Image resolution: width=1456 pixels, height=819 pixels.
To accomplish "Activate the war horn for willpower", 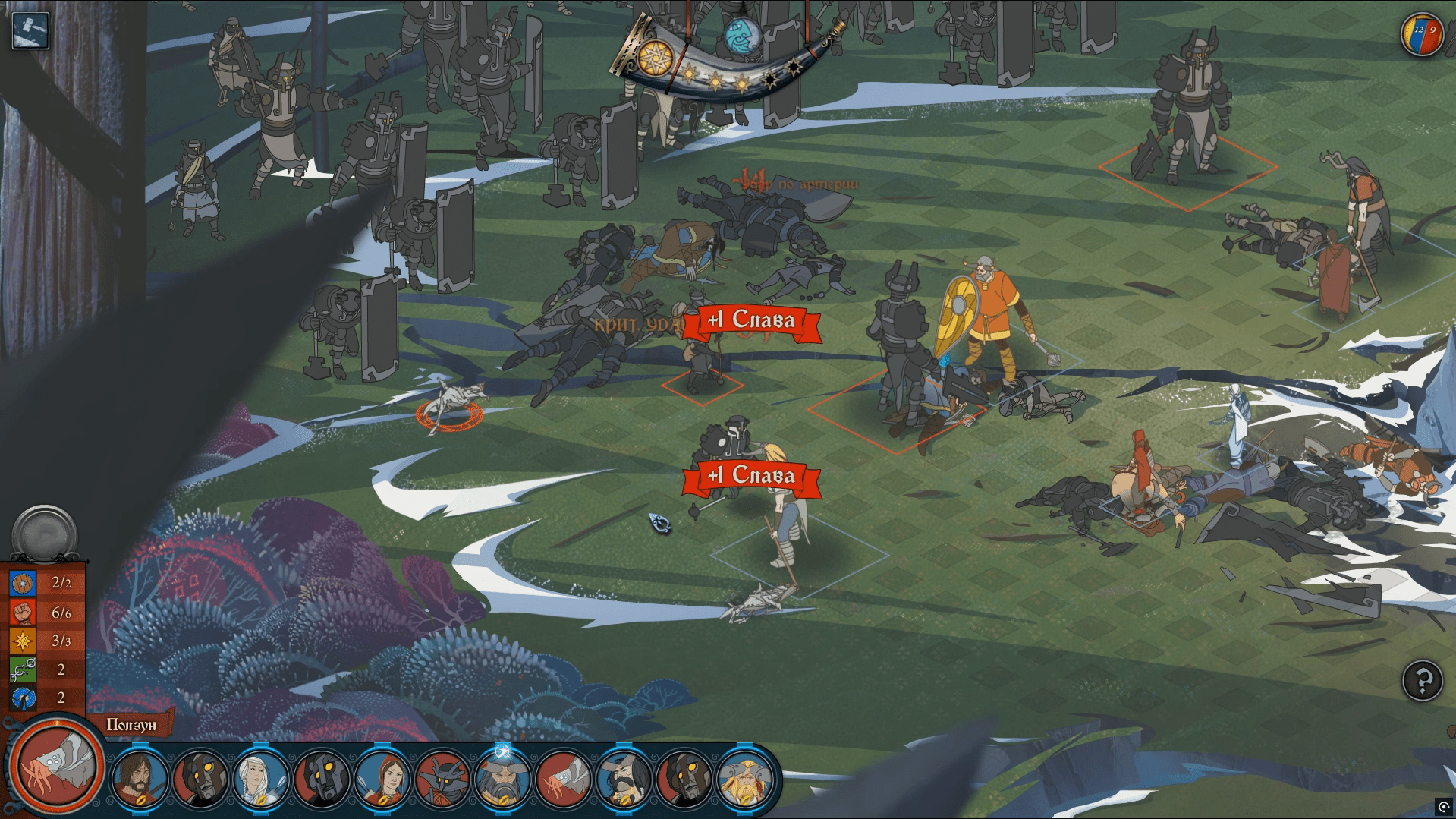I will tap(725, 65).
